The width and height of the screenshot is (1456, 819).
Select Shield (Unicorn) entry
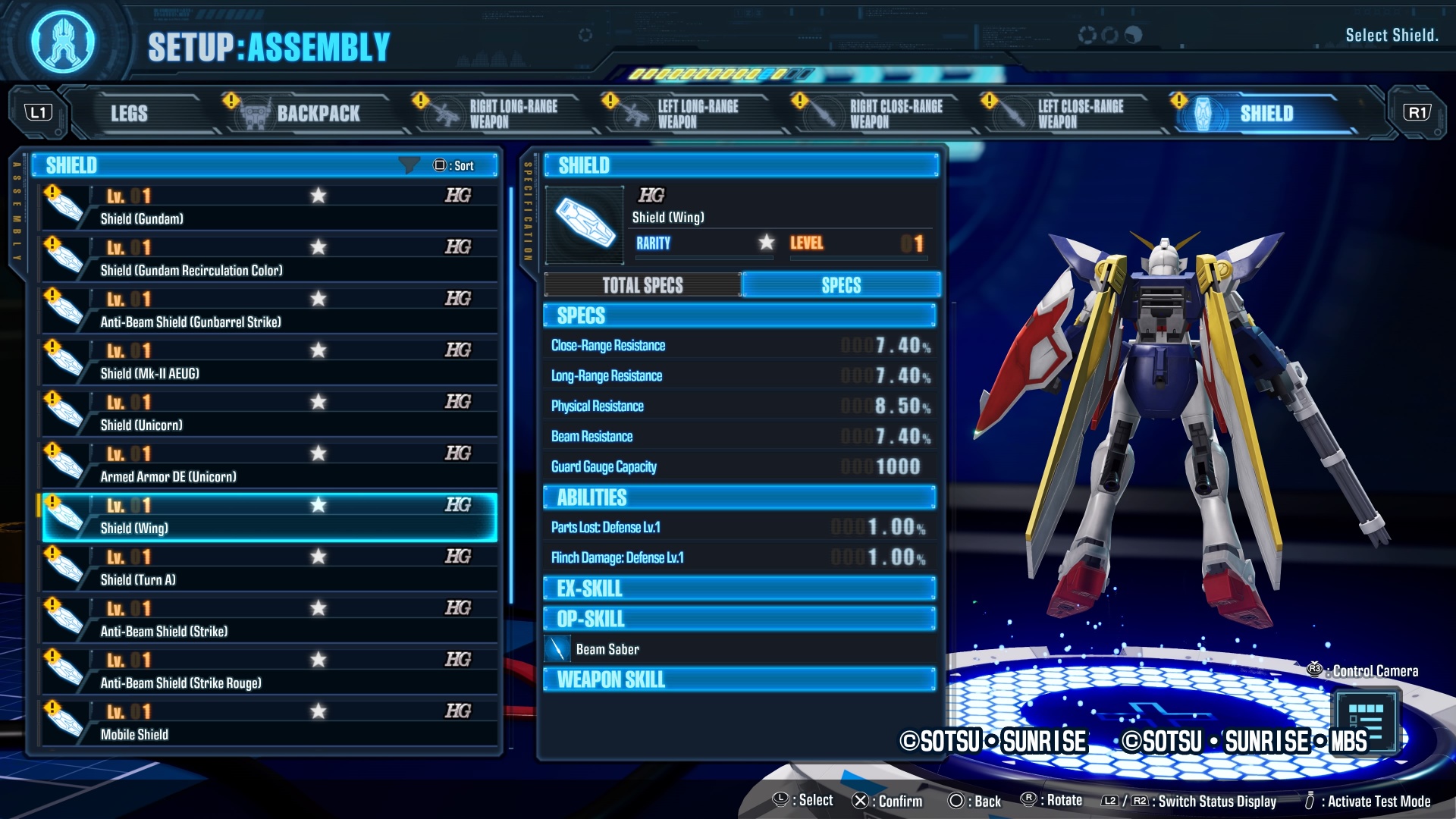click(x=269, y=413)
